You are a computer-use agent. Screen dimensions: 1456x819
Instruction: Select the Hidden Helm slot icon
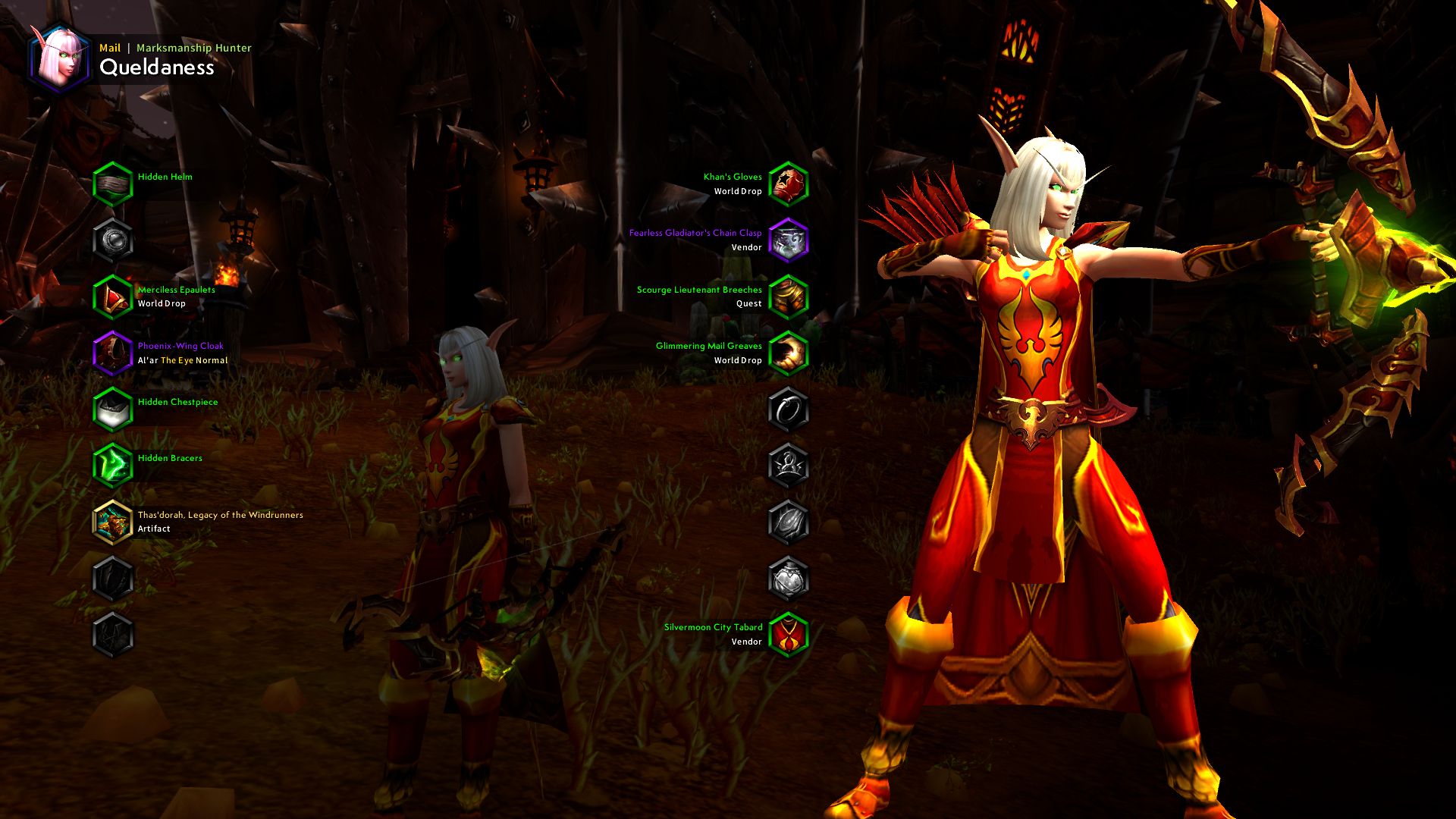(x=113, y=183)
